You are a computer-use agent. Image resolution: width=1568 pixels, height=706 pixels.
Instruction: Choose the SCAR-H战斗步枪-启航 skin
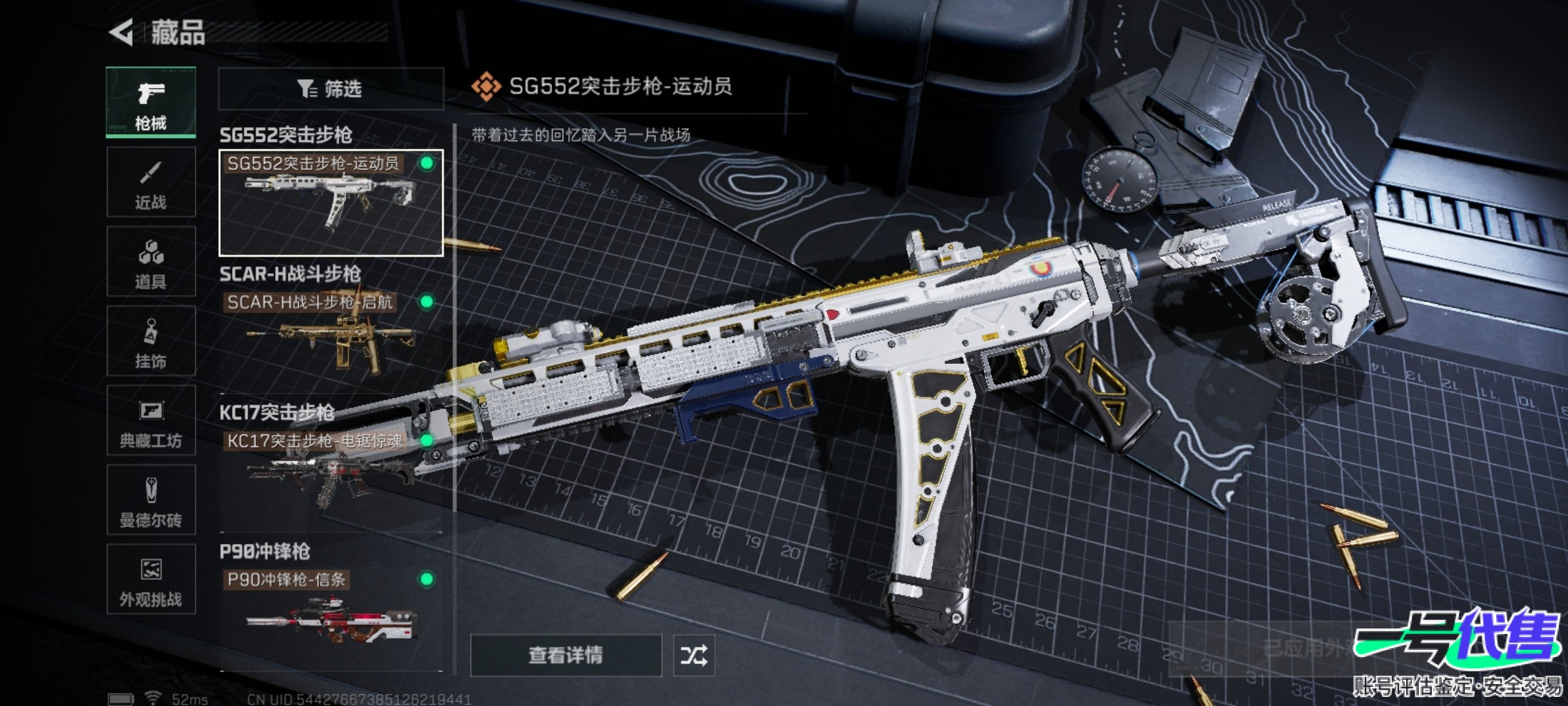(331, 337)
